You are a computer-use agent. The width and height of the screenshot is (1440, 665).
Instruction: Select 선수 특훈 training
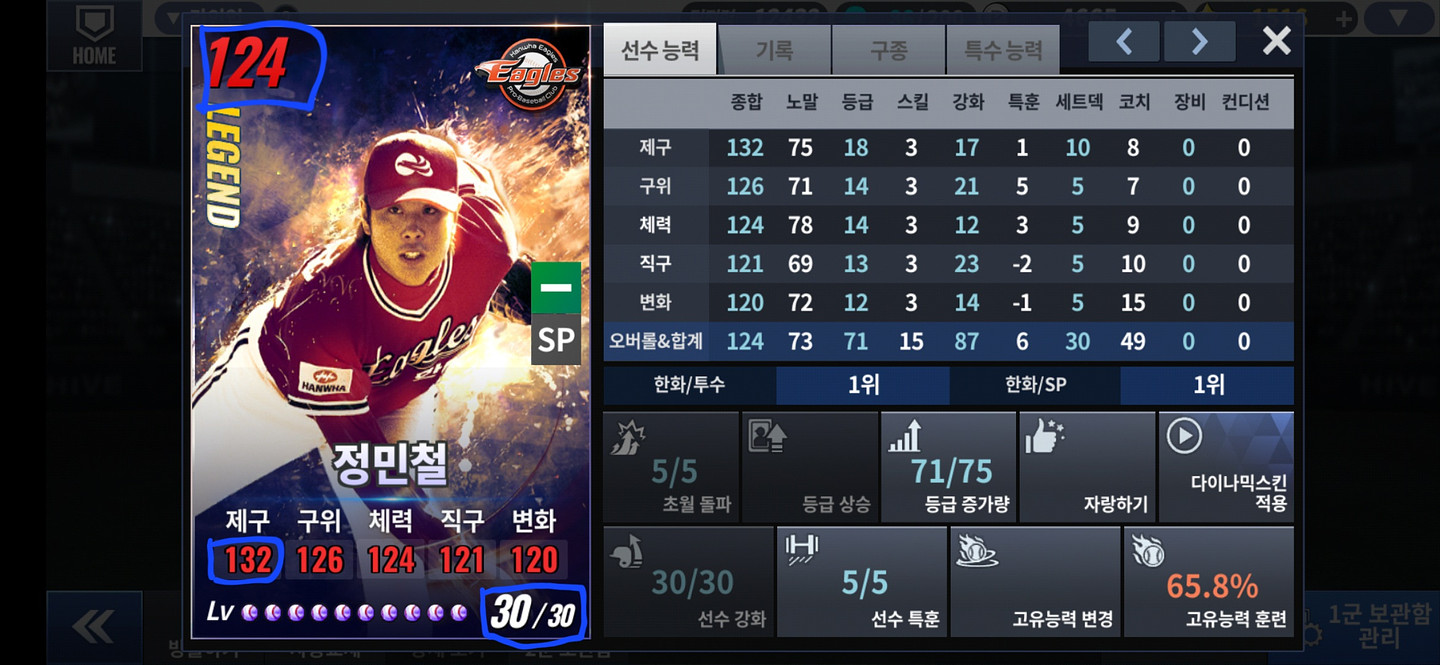(x=862, y=582)
